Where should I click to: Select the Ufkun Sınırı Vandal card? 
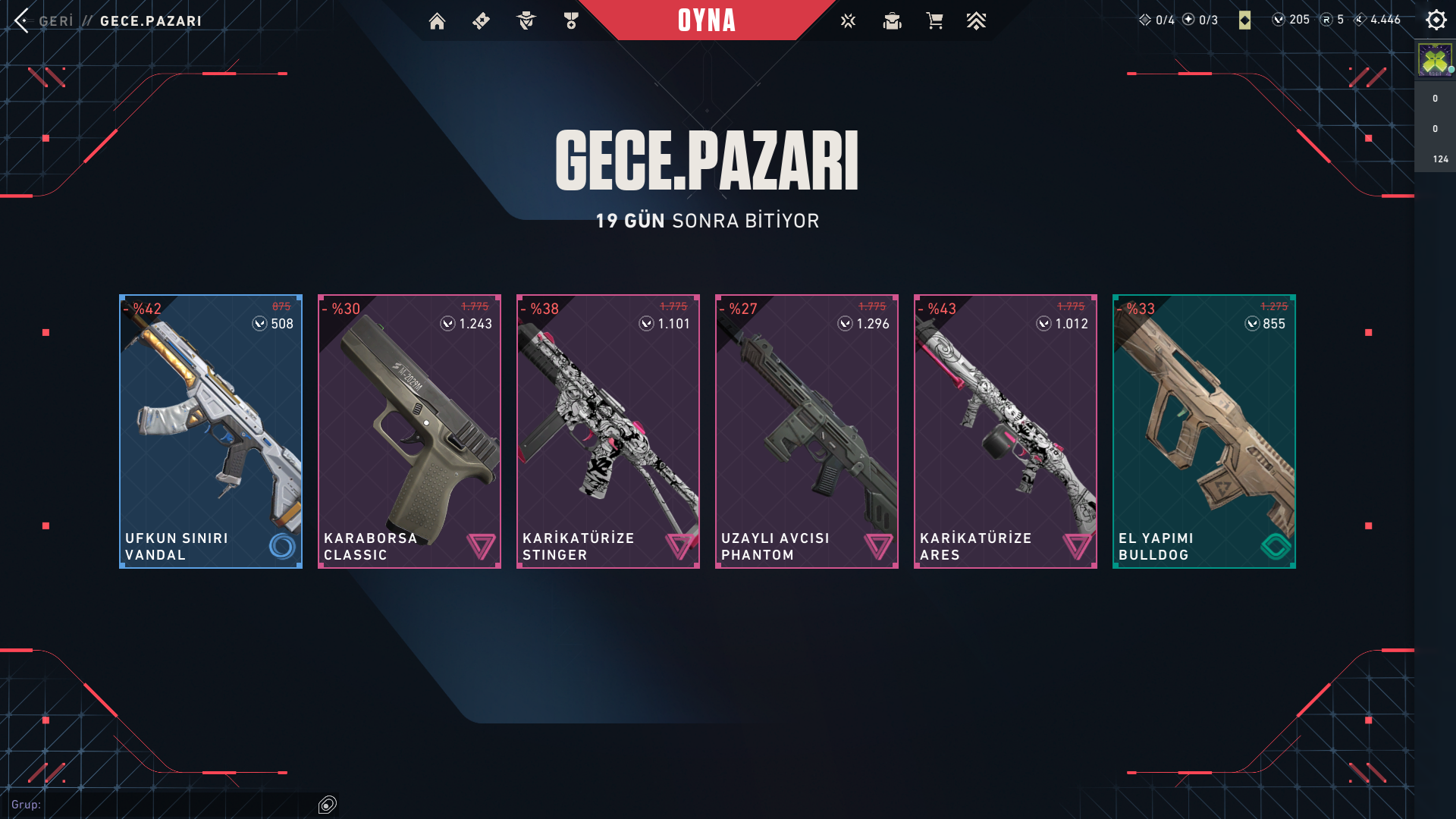coord(211,431)
